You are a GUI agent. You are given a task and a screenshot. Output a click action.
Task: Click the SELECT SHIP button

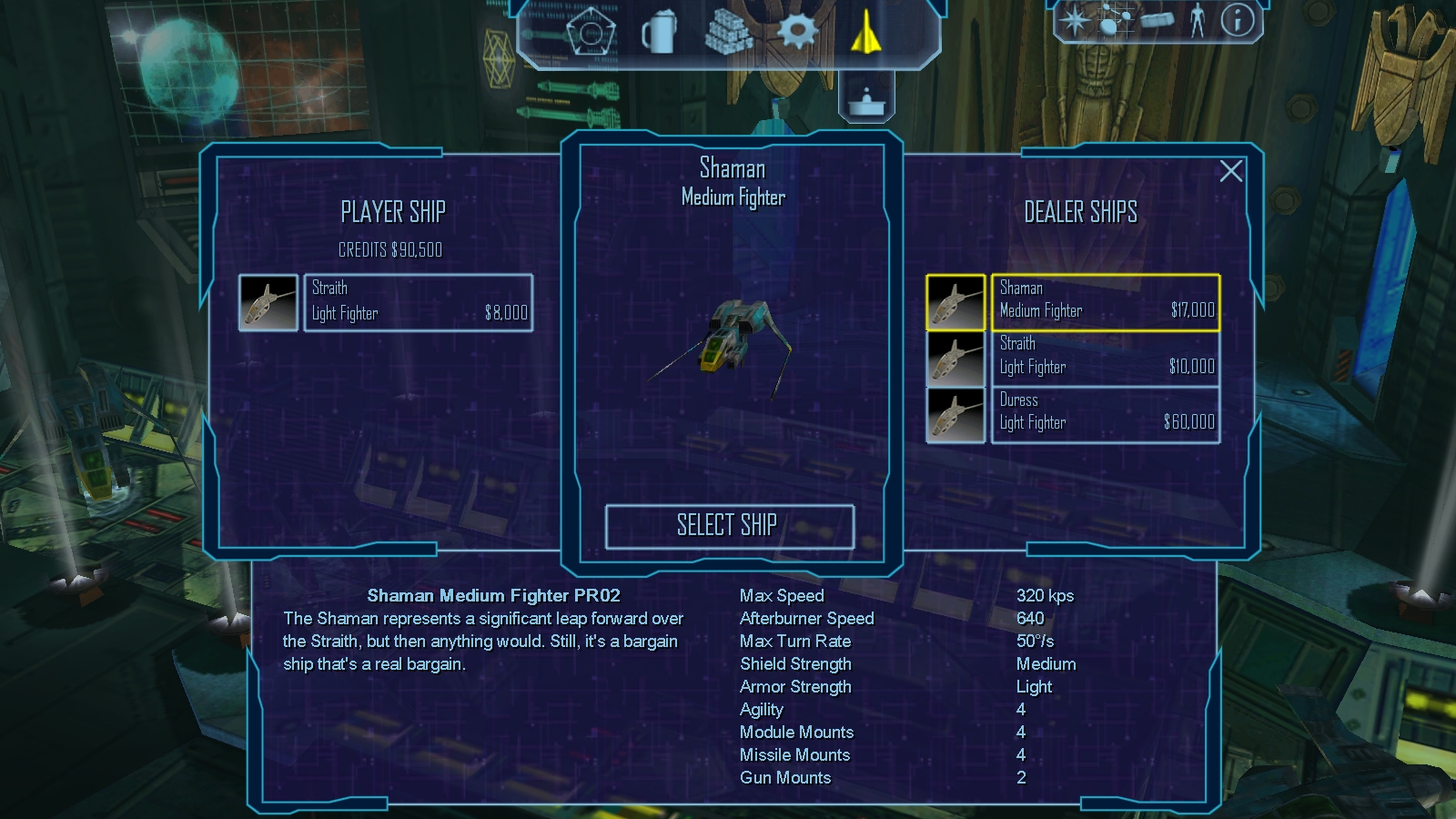(x=729, y=526)
